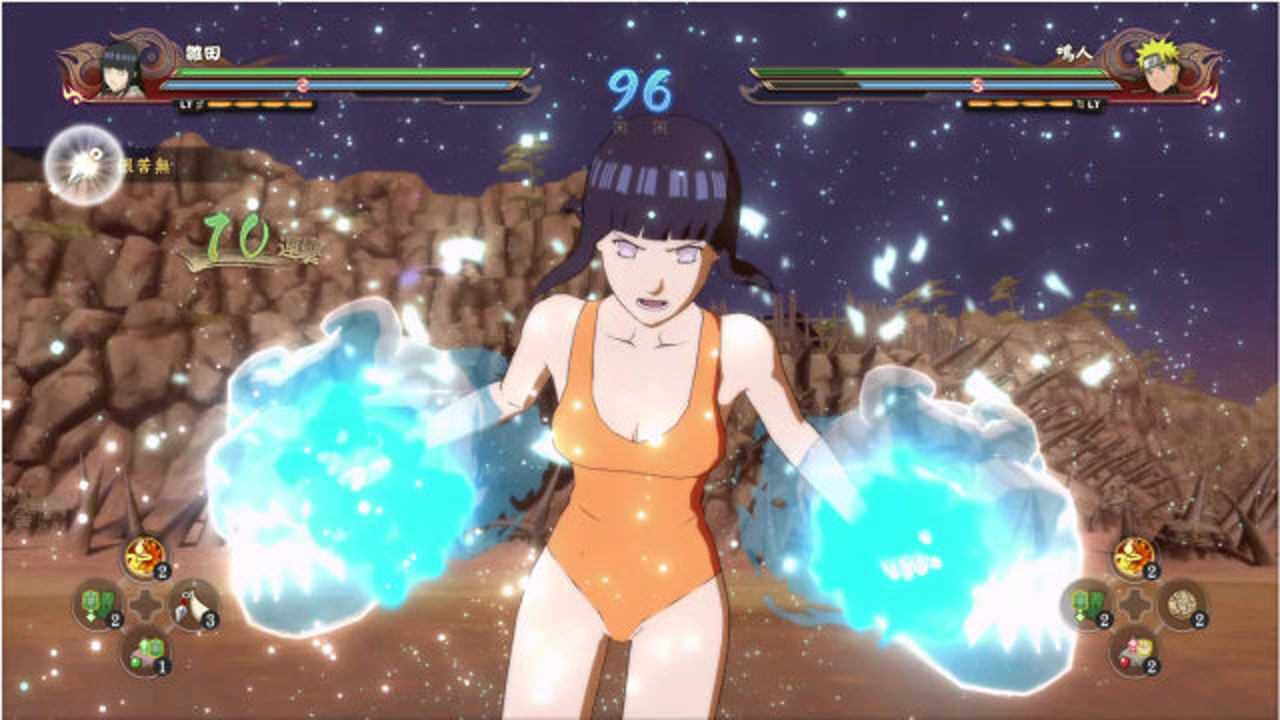Use the left player's green tag item
The image size is (1280, 720).
99,604
